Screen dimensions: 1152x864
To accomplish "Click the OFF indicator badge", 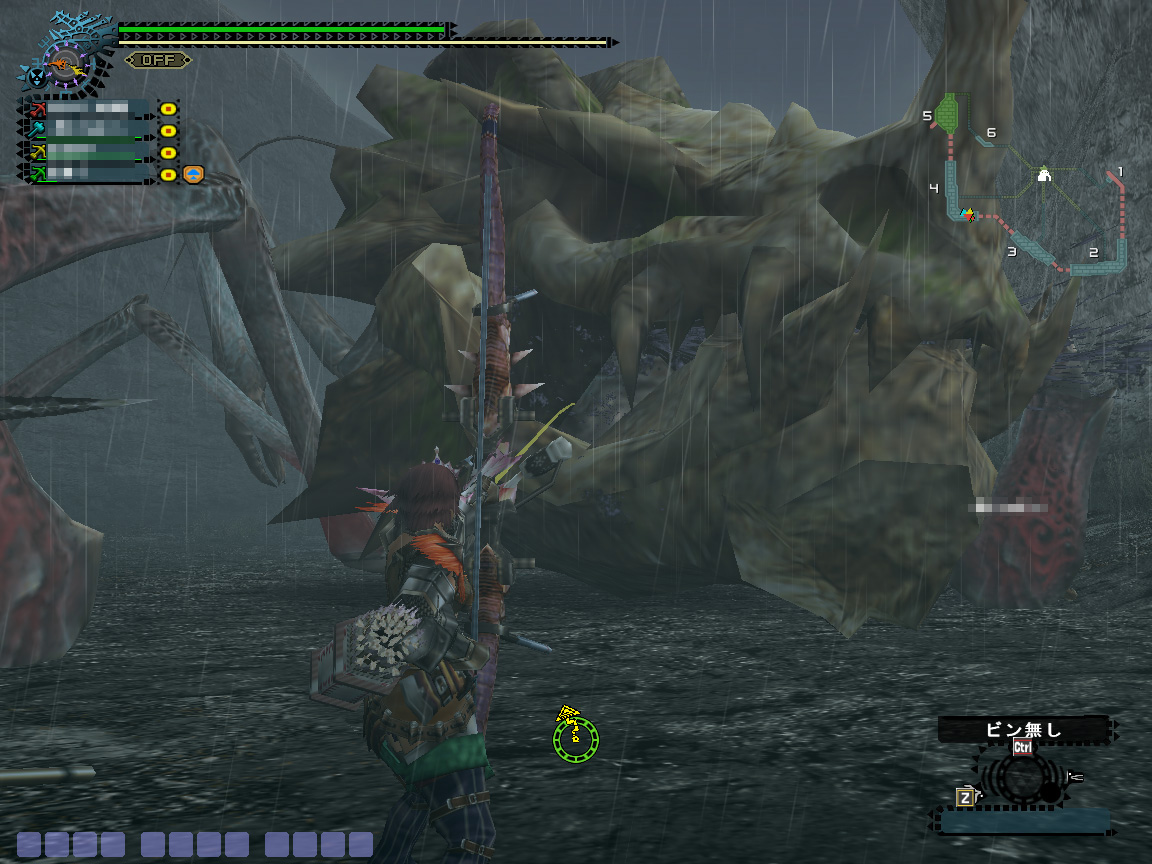I will coord(158,60).
